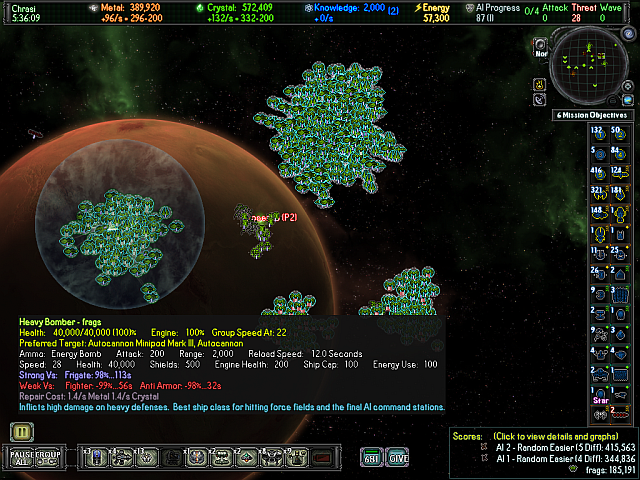Choose the ship type showing count 148
This screenshot has width=640, height=480.
point(597,211)
